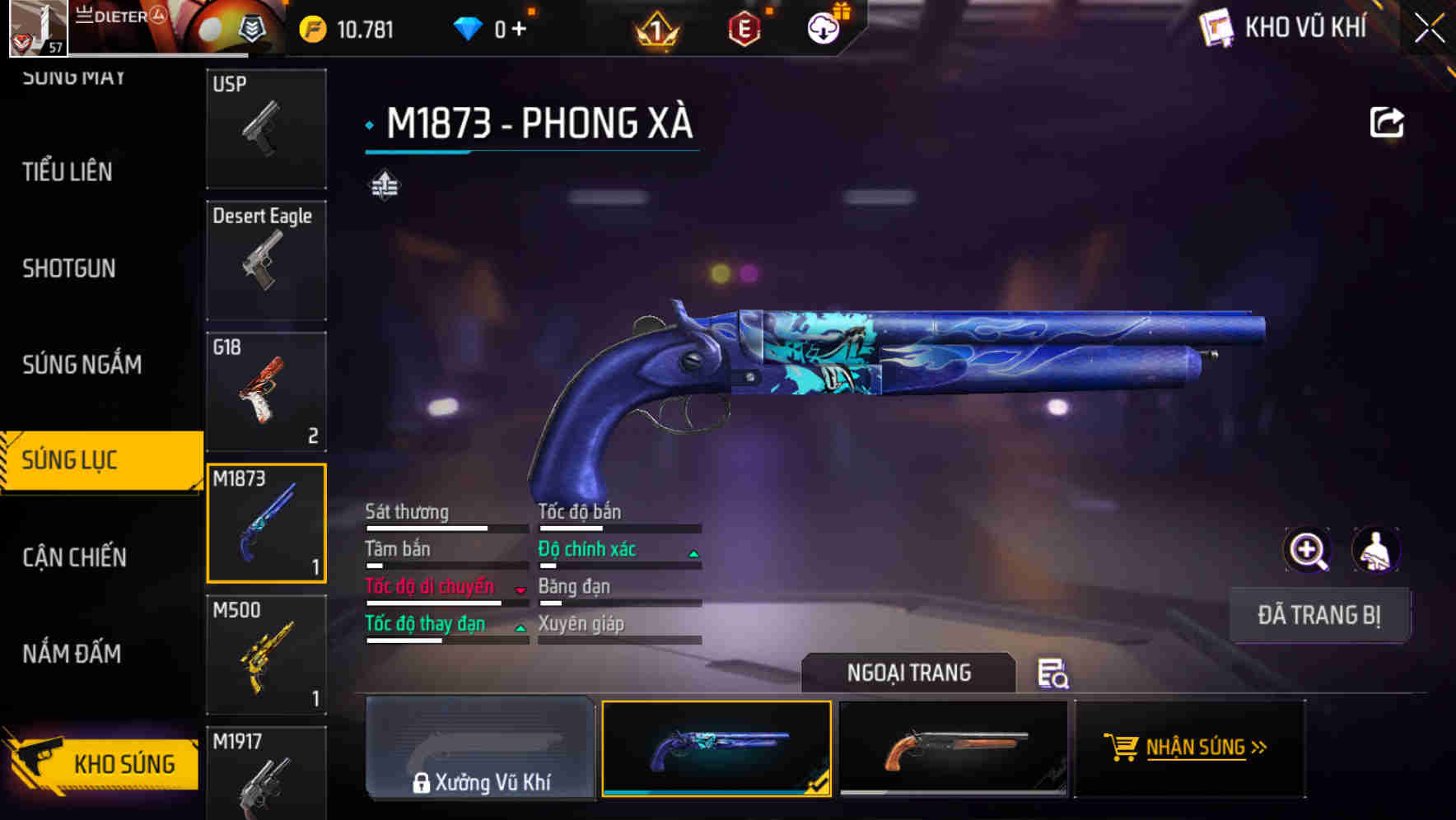Image resolution: width=1456 pixels, height=820 pixels.
Task: Open the weapon attribute upgrade icon below the gun name
Action: [x=384, y=184]
